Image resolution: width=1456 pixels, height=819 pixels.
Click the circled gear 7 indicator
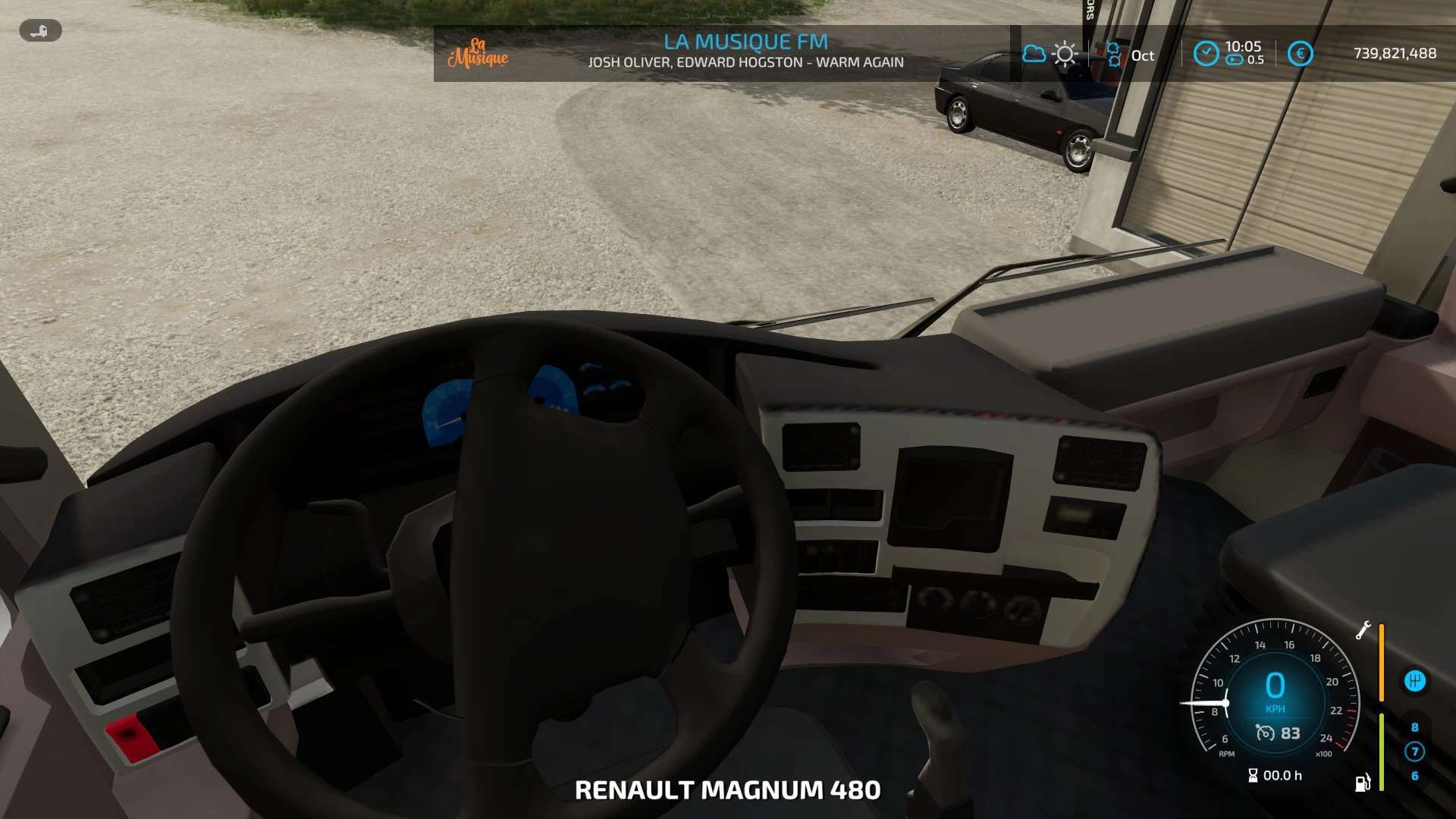(1414, 752)
